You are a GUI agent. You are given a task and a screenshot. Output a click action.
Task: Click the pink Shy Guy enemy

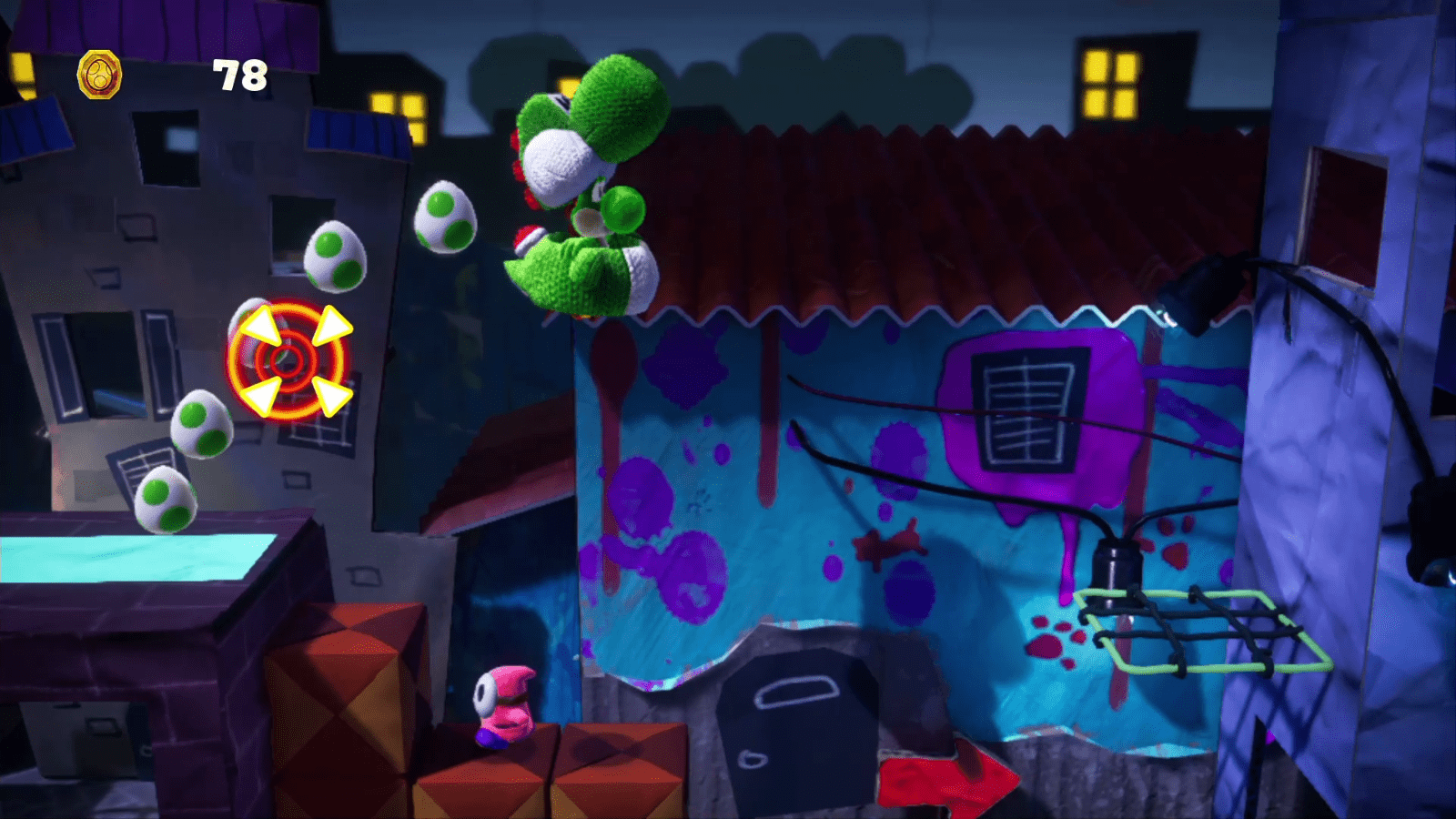(x=502, y=707)
